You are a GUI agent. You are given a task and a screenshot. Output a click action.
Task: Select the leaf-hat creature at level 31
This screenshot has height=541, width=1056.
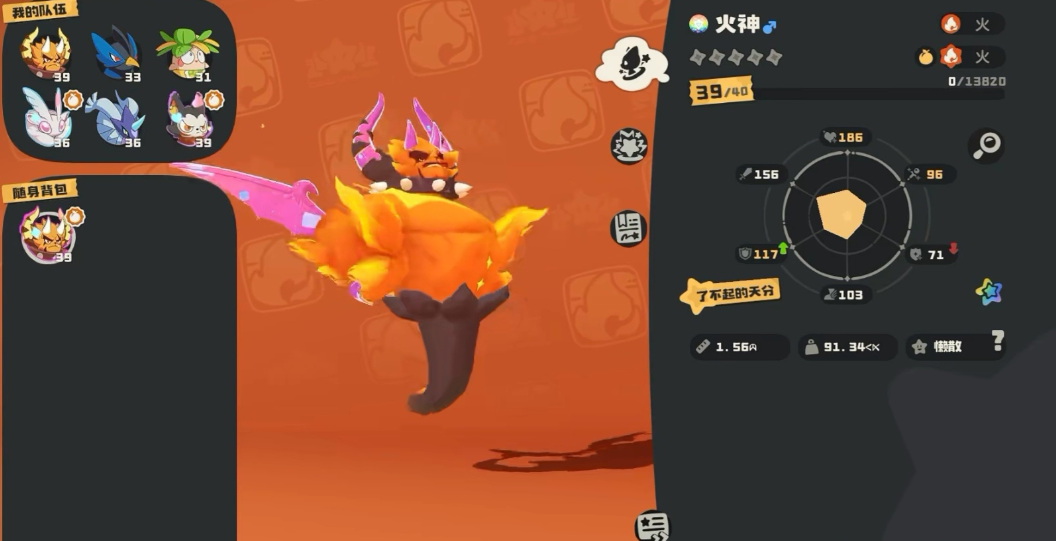pos(187,54)
